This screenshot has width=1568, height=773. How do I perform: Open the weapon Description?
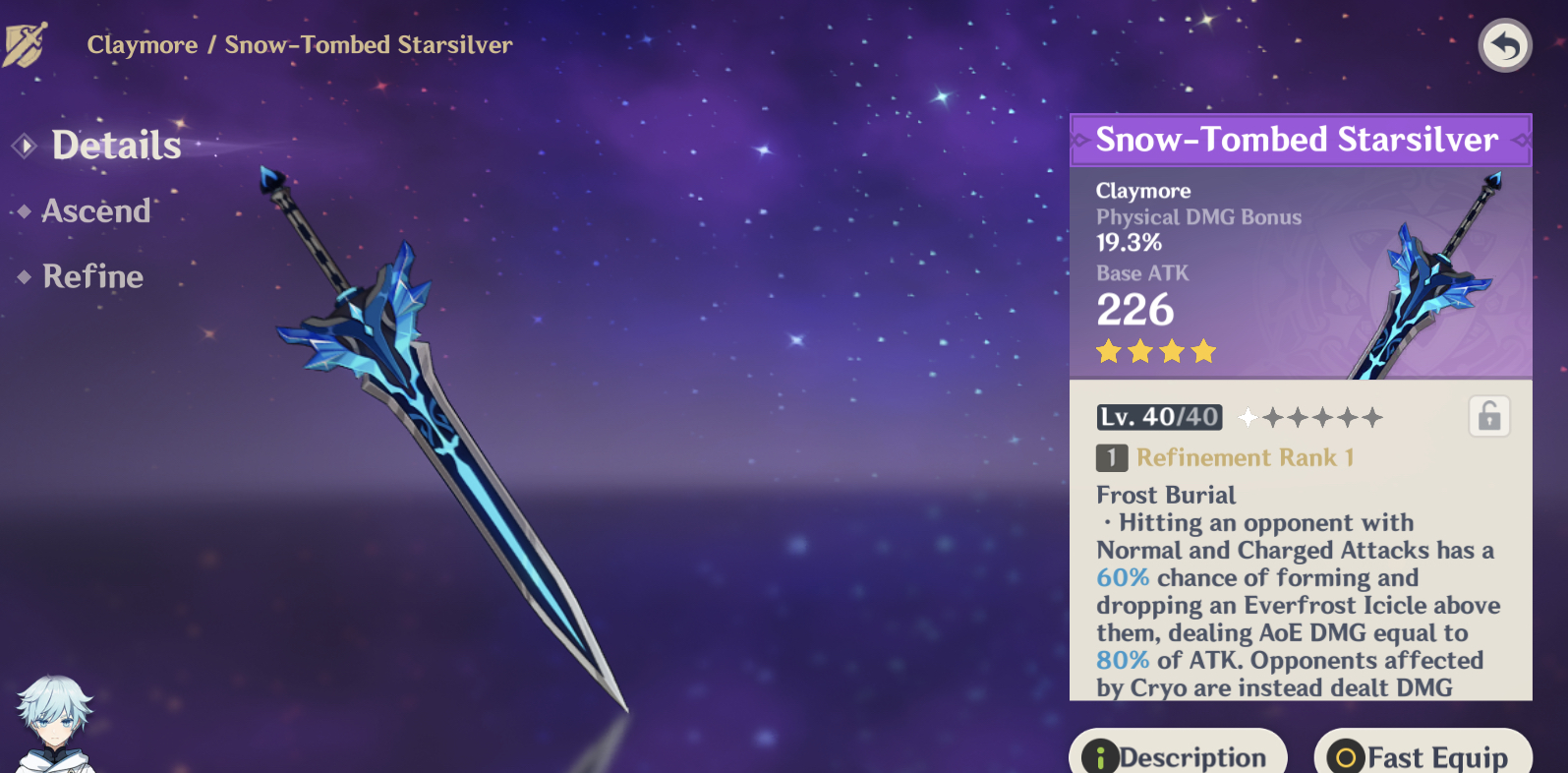1177,757
